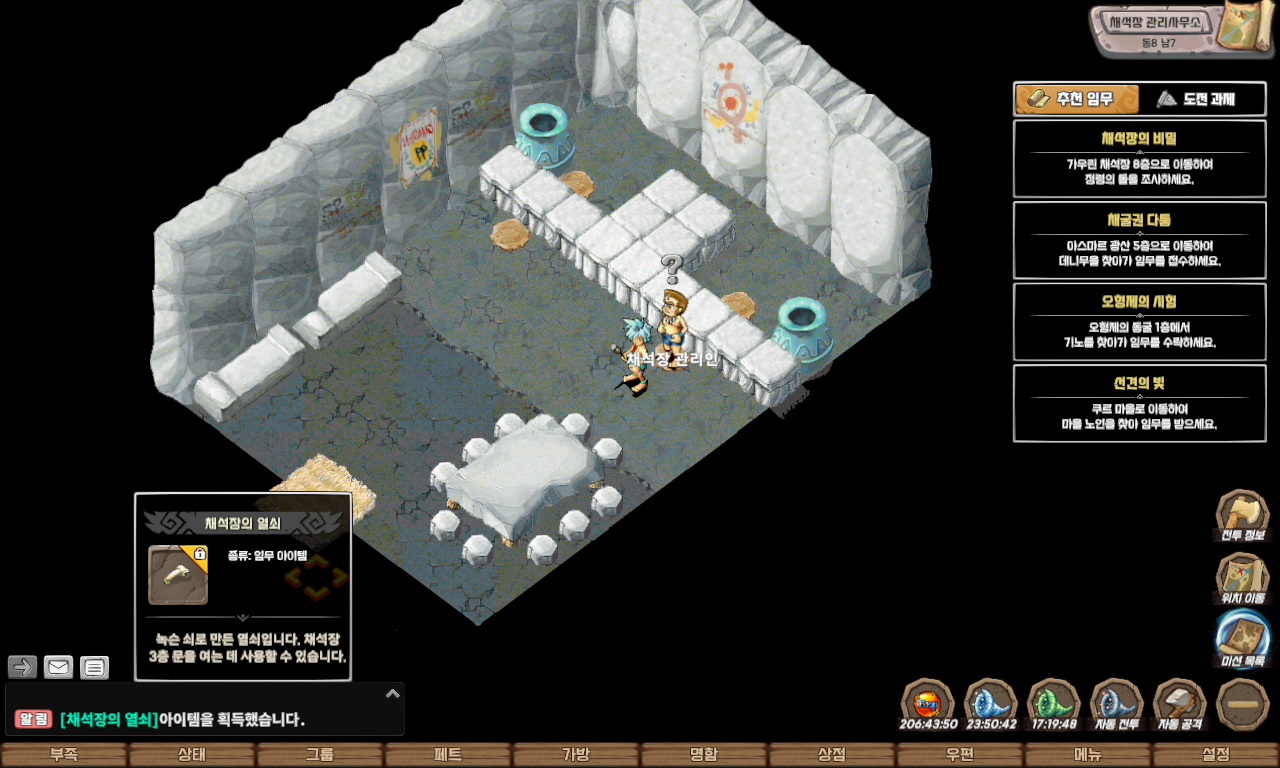
Task: Select the 채굴권 다툼 quest entry
Action: 1139,240
